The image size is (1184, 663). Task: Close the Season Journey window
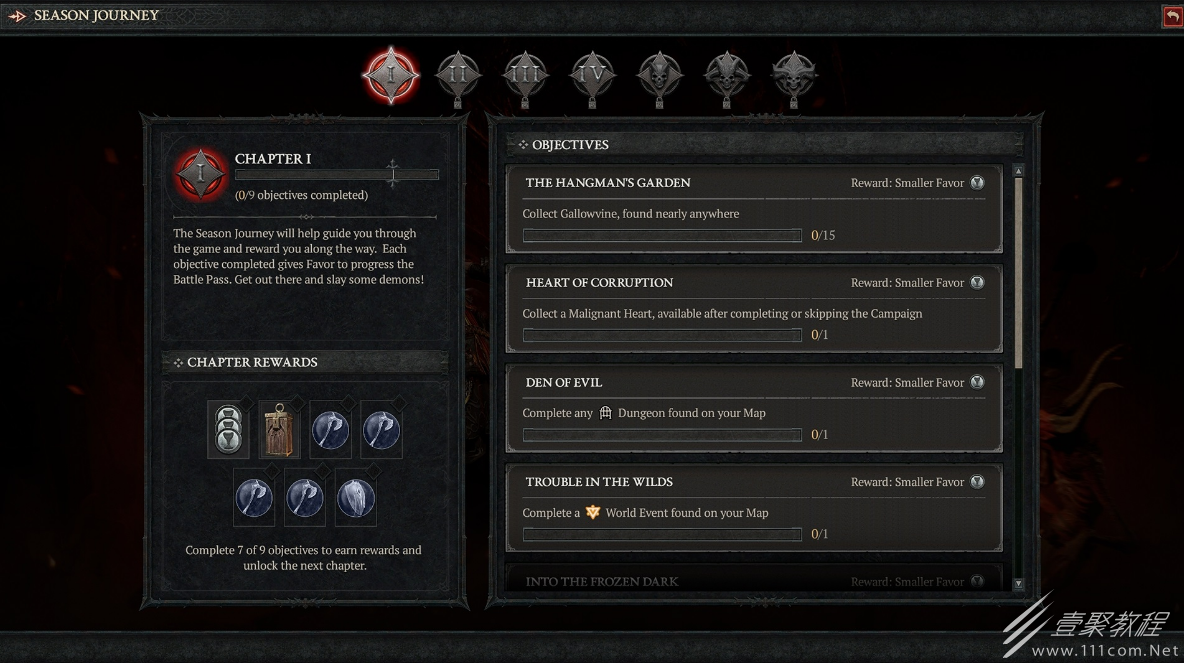click(x=1172, y=16)
